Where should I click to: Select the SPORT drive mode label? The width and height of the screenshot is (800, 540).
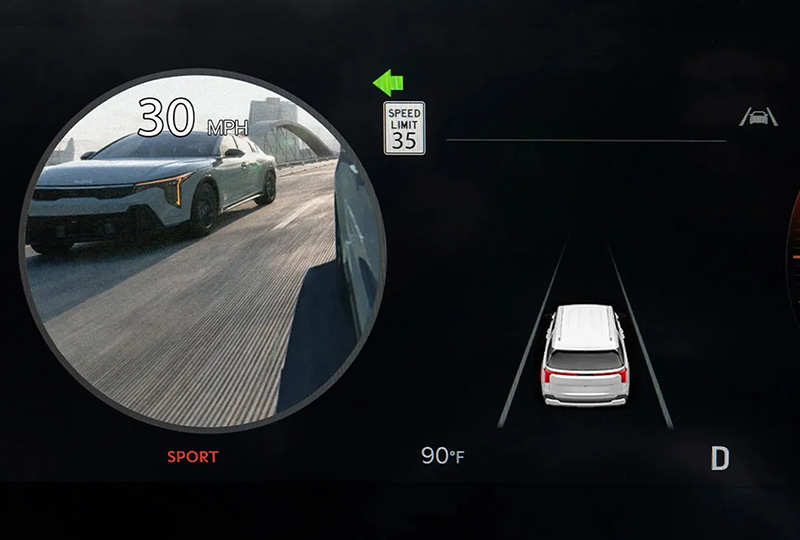[191, 457]
